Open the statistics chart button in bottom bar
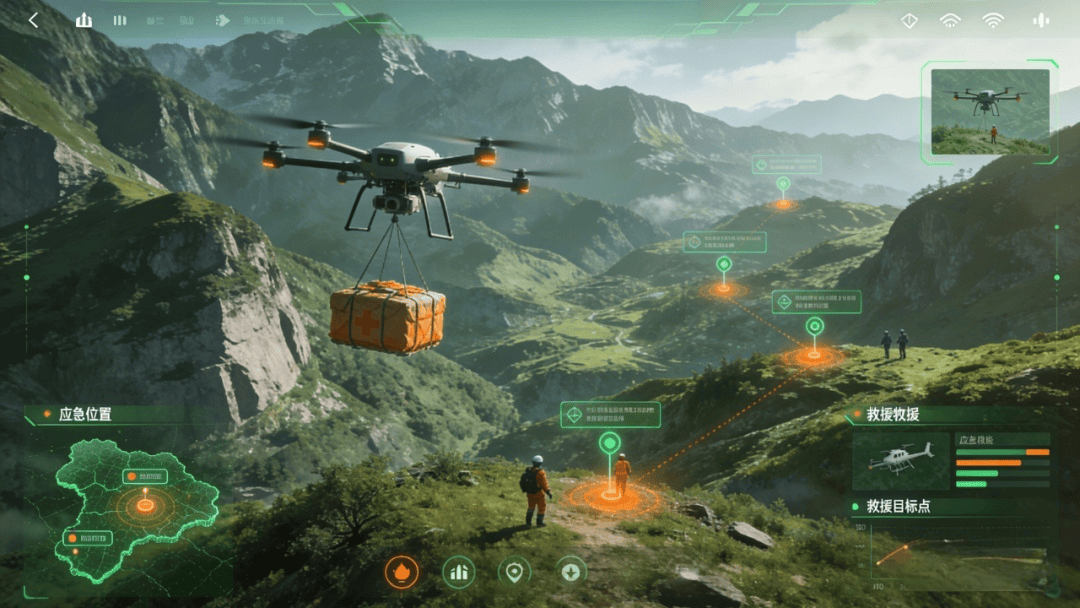The width and height of the screenshot is (1080, 608). pos(459,572)
